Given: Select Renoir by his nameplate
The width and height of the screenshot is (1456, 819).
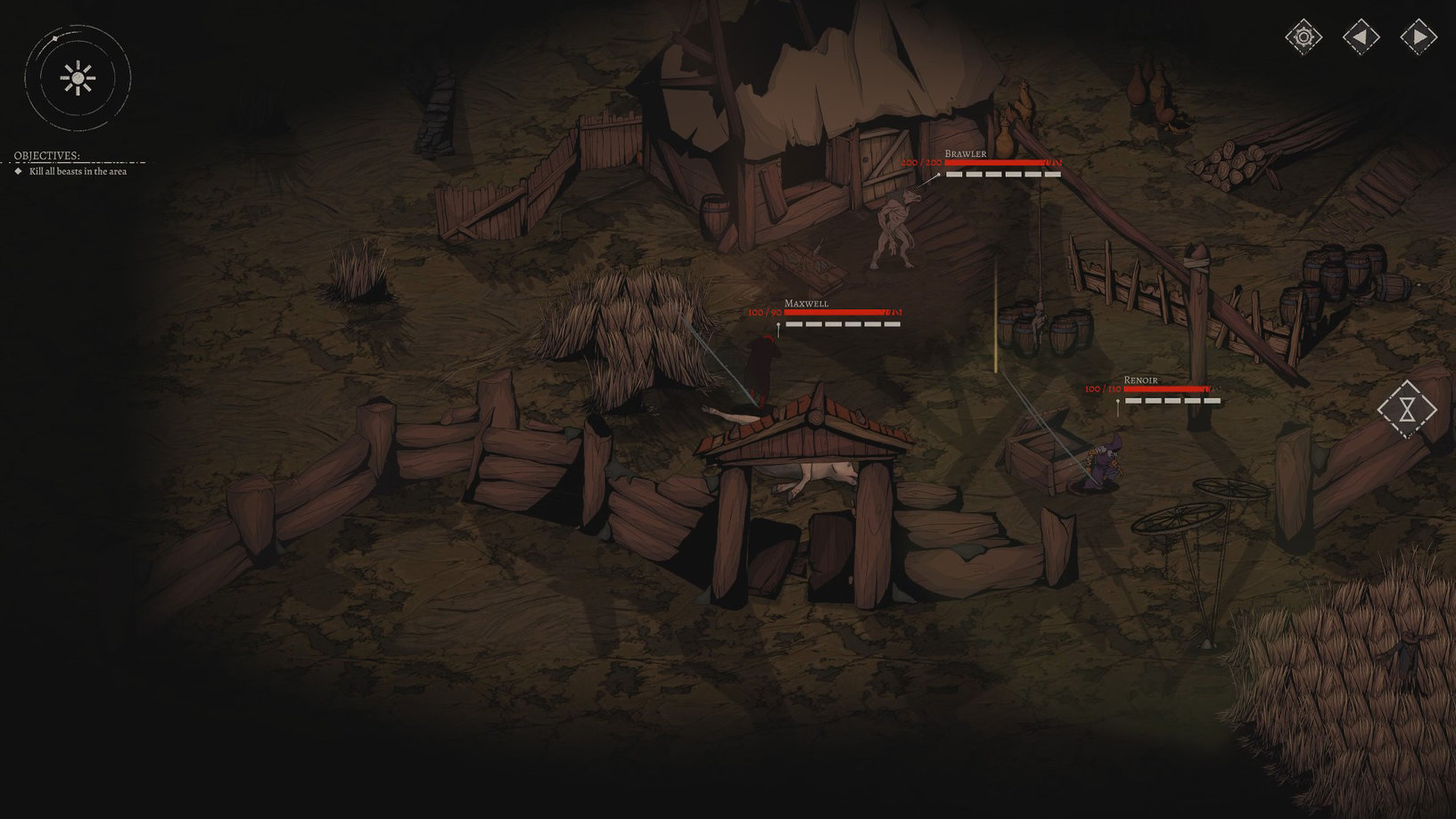Looking at the screenshot, I should click(x=1140, y=381).
